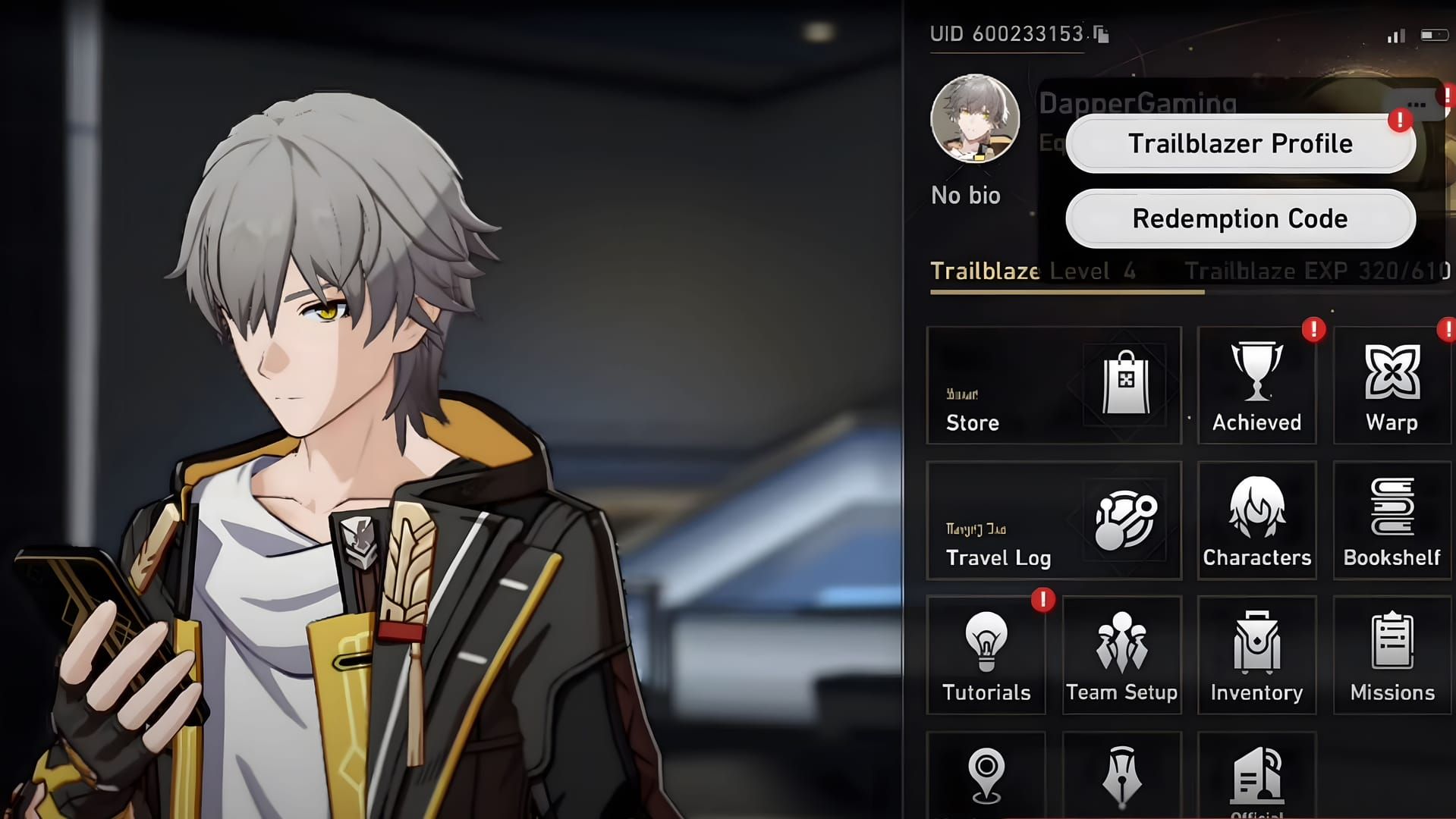Enter a Redemption Code

pyautogui.click(x=1239, y=218)
